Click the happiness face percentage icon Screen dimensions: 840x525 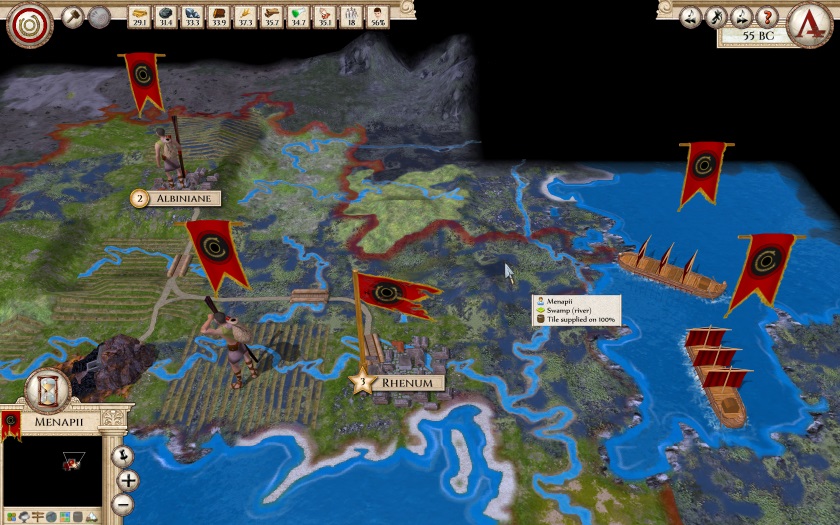point(377,16)
